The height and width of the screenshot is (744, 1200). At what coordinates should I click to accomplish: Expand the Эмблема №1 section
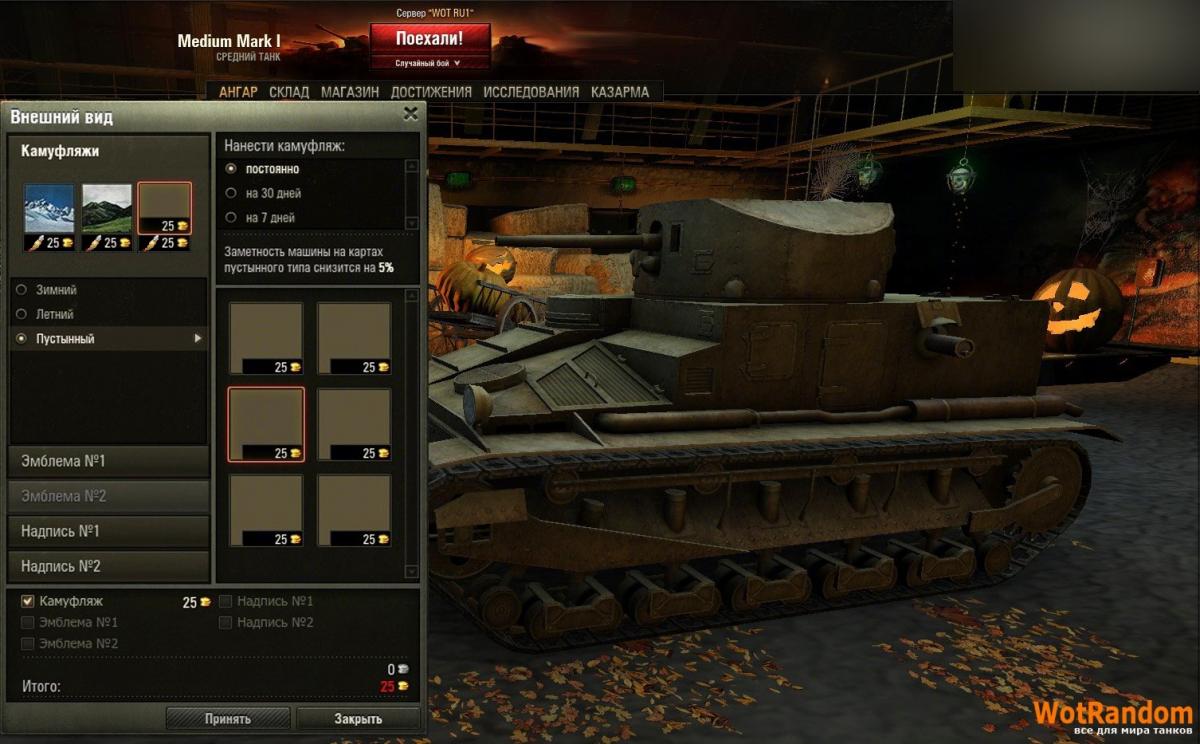[108, 461]
